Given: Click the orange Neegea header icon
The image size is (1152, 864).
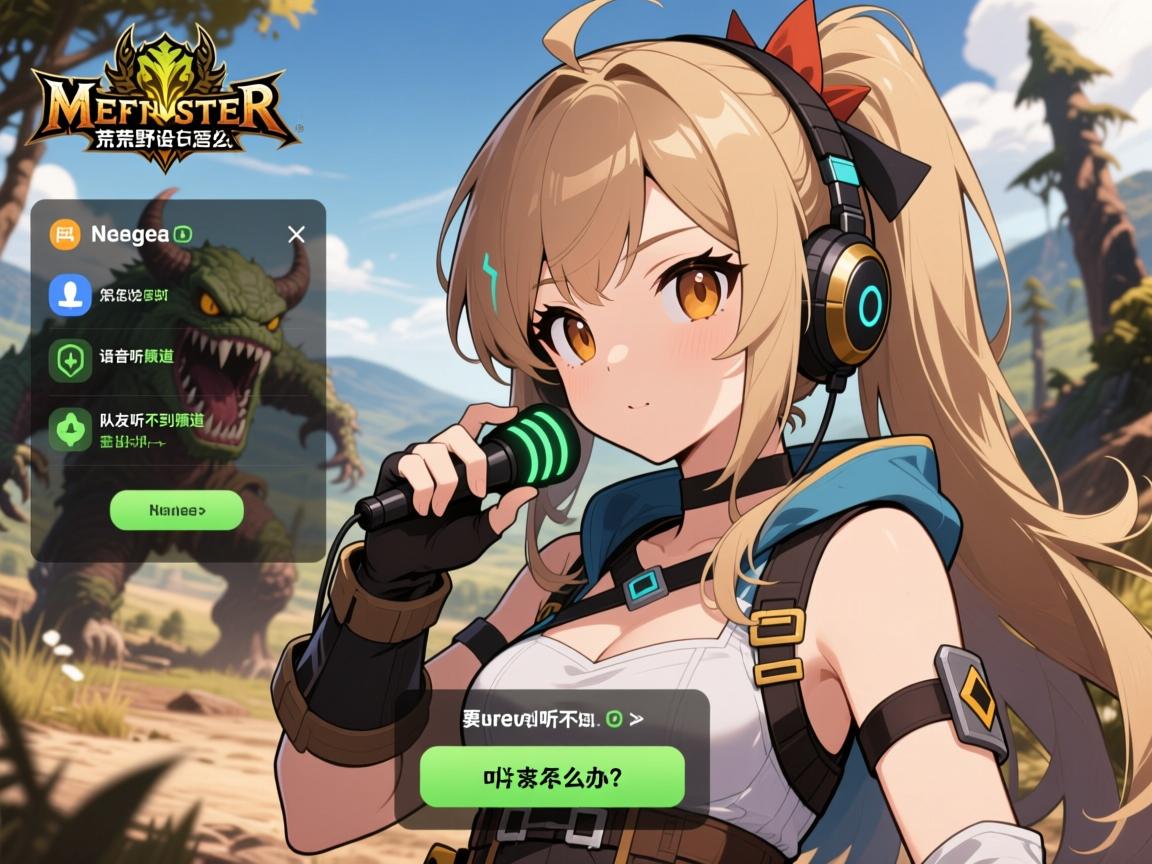Looking at the screenshot, I should coord(65,235).
